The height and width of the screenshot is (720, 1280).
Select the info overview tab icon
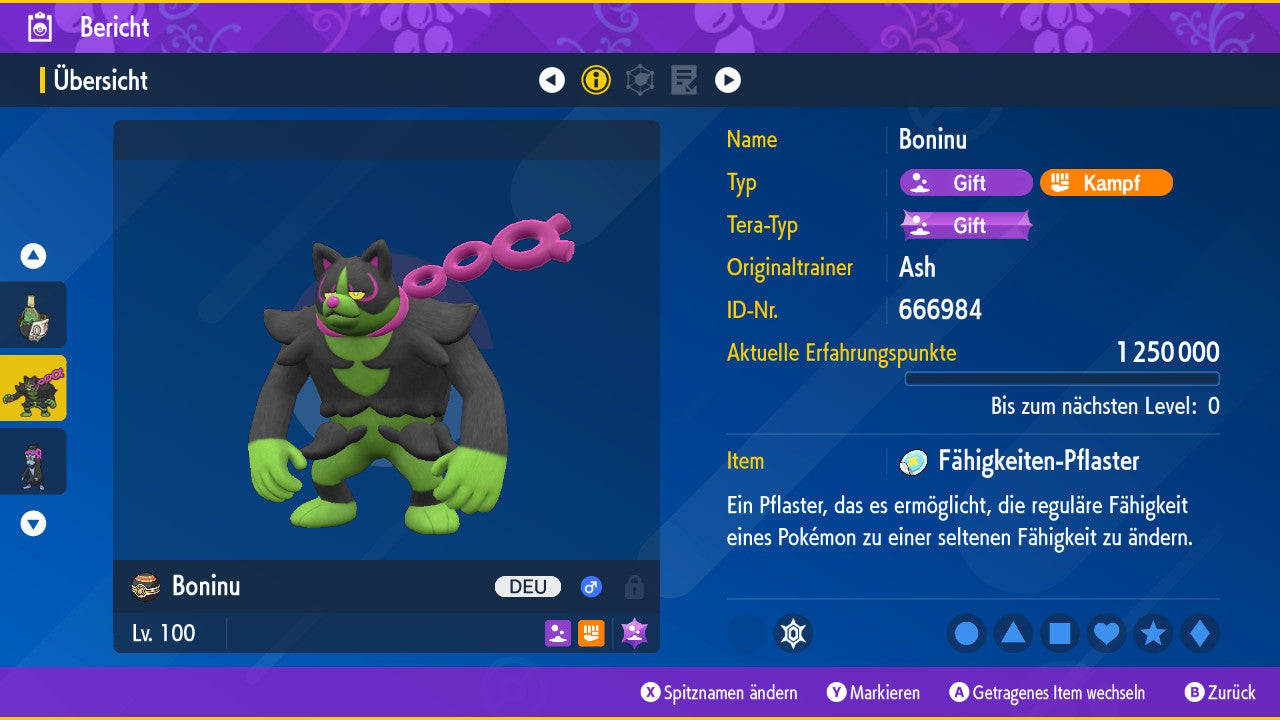tap(596, 80)
